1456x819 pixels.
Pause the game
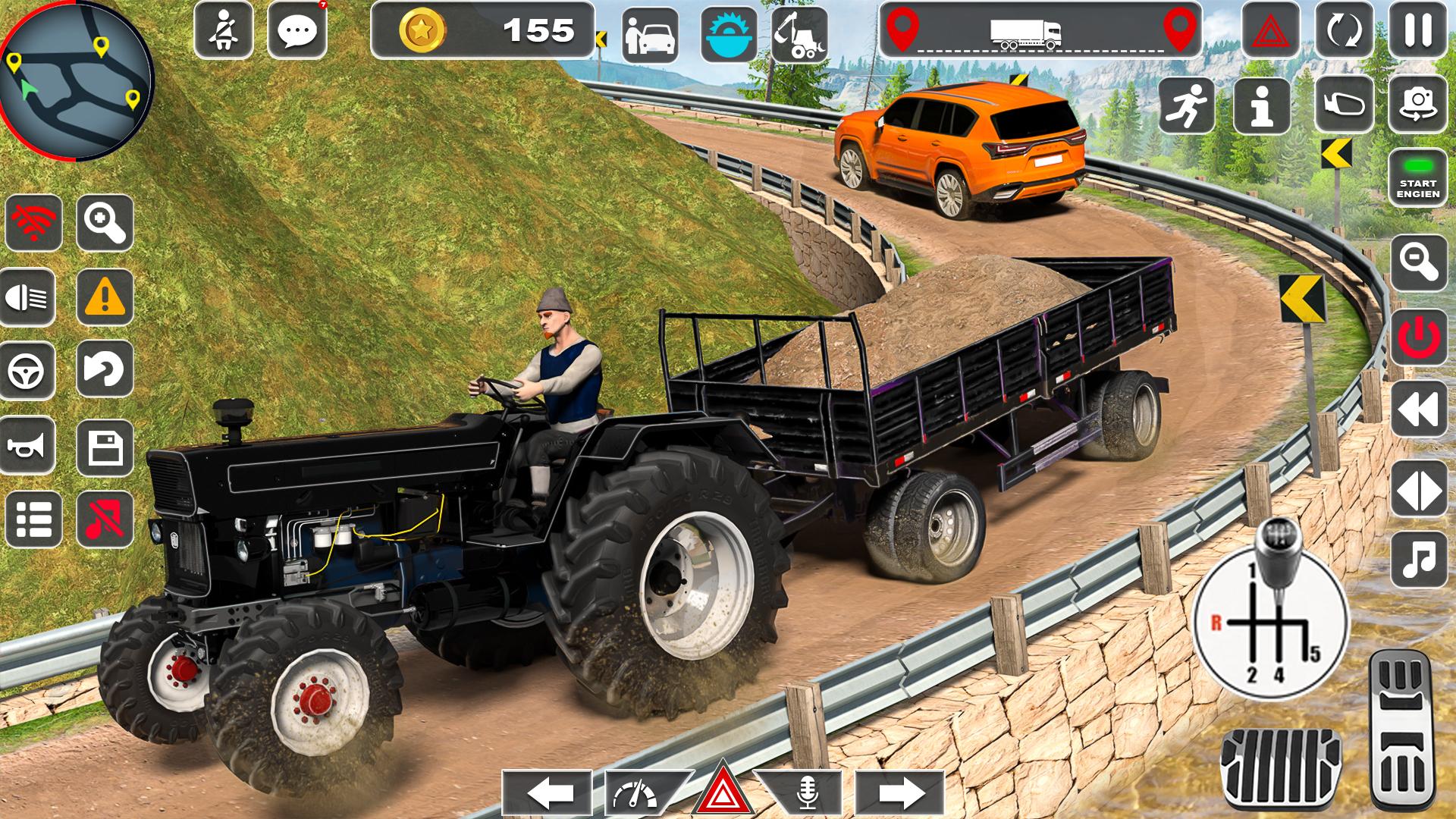click(1417, 31)
